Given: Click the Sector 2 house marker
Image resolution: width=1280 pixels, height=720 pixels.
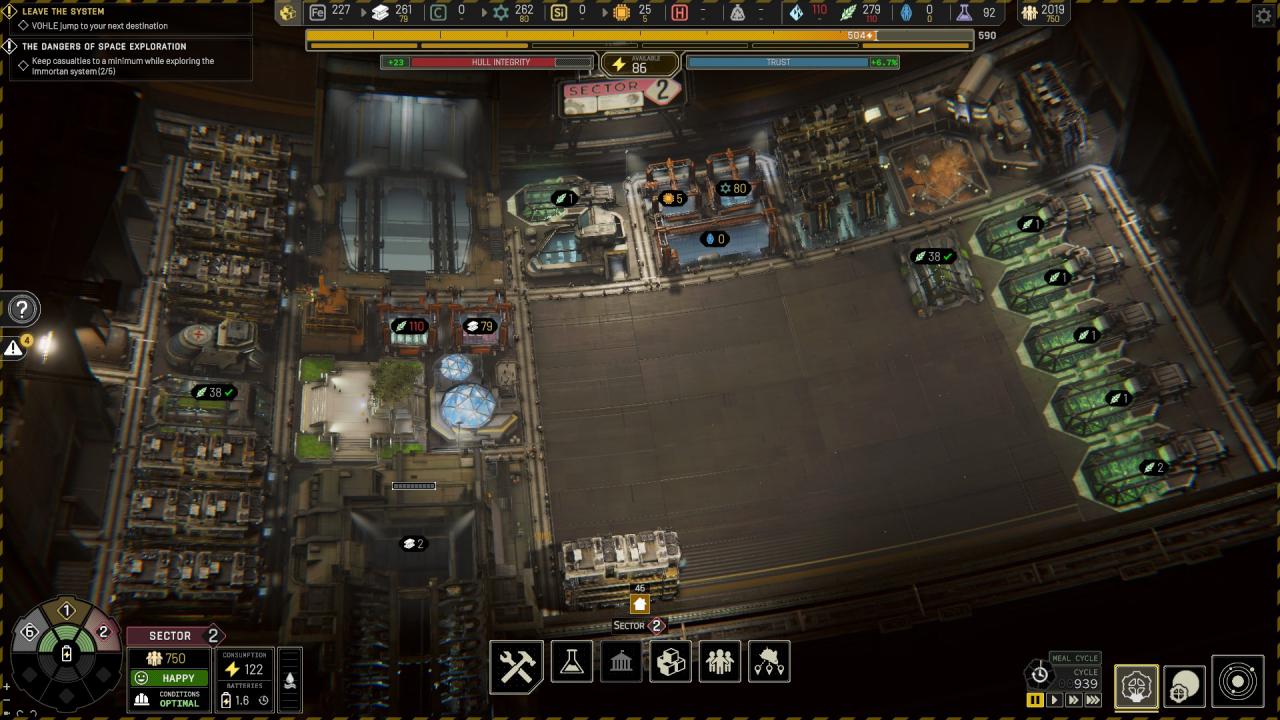Looking at the screenshot, I should (640, 604).
